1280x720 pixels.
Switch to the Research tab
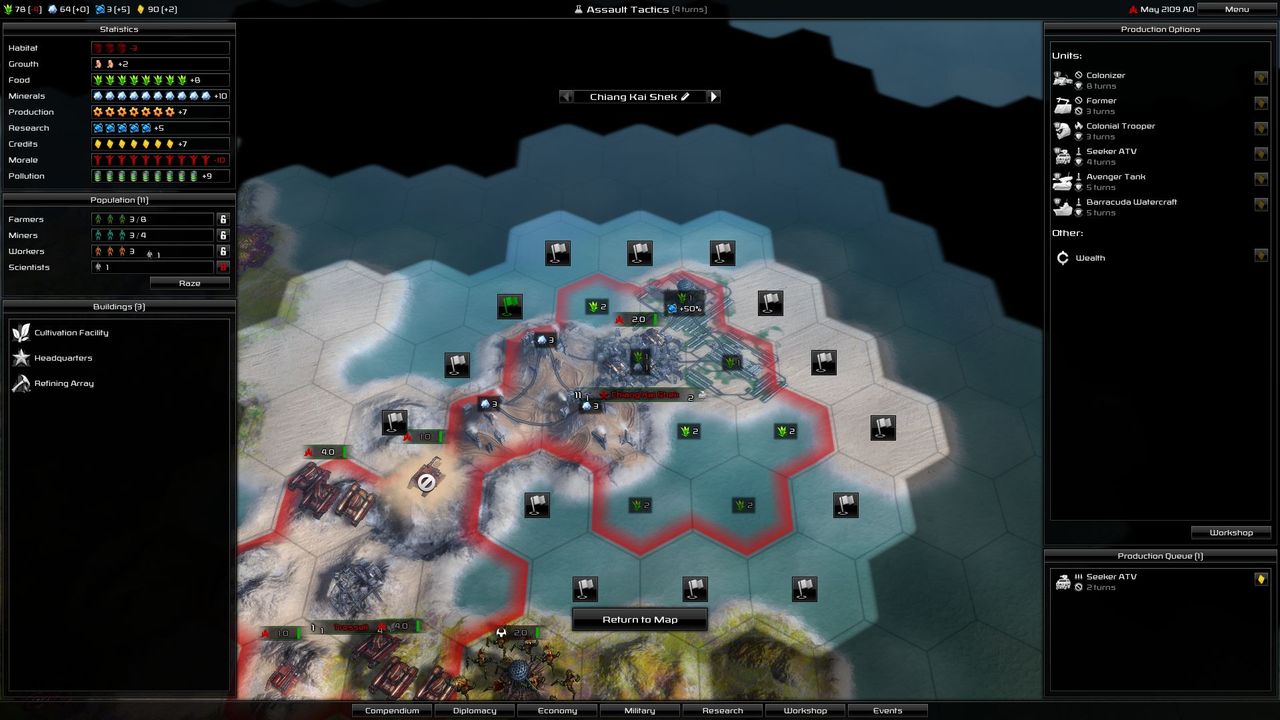pos(722,710)
